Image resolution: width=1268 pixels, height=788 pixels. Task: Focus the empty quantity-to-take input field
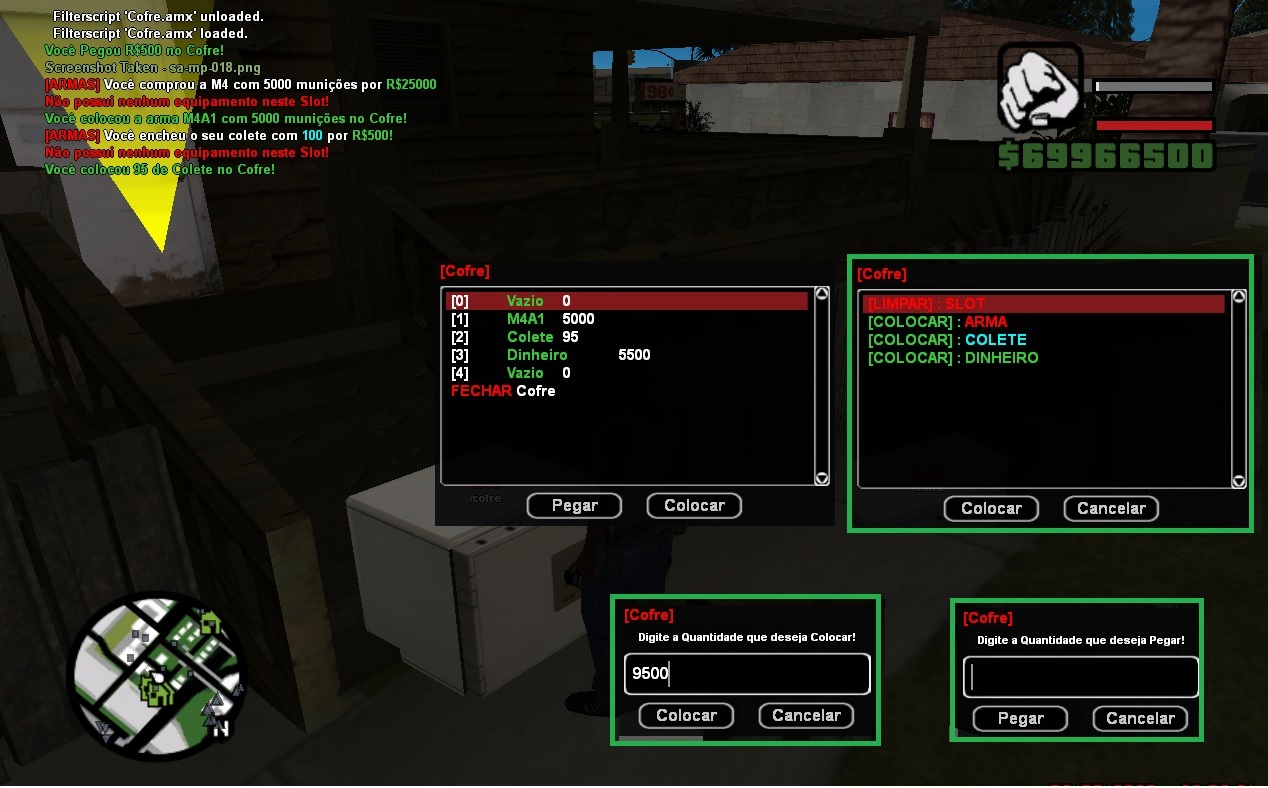pos(1080,677)
